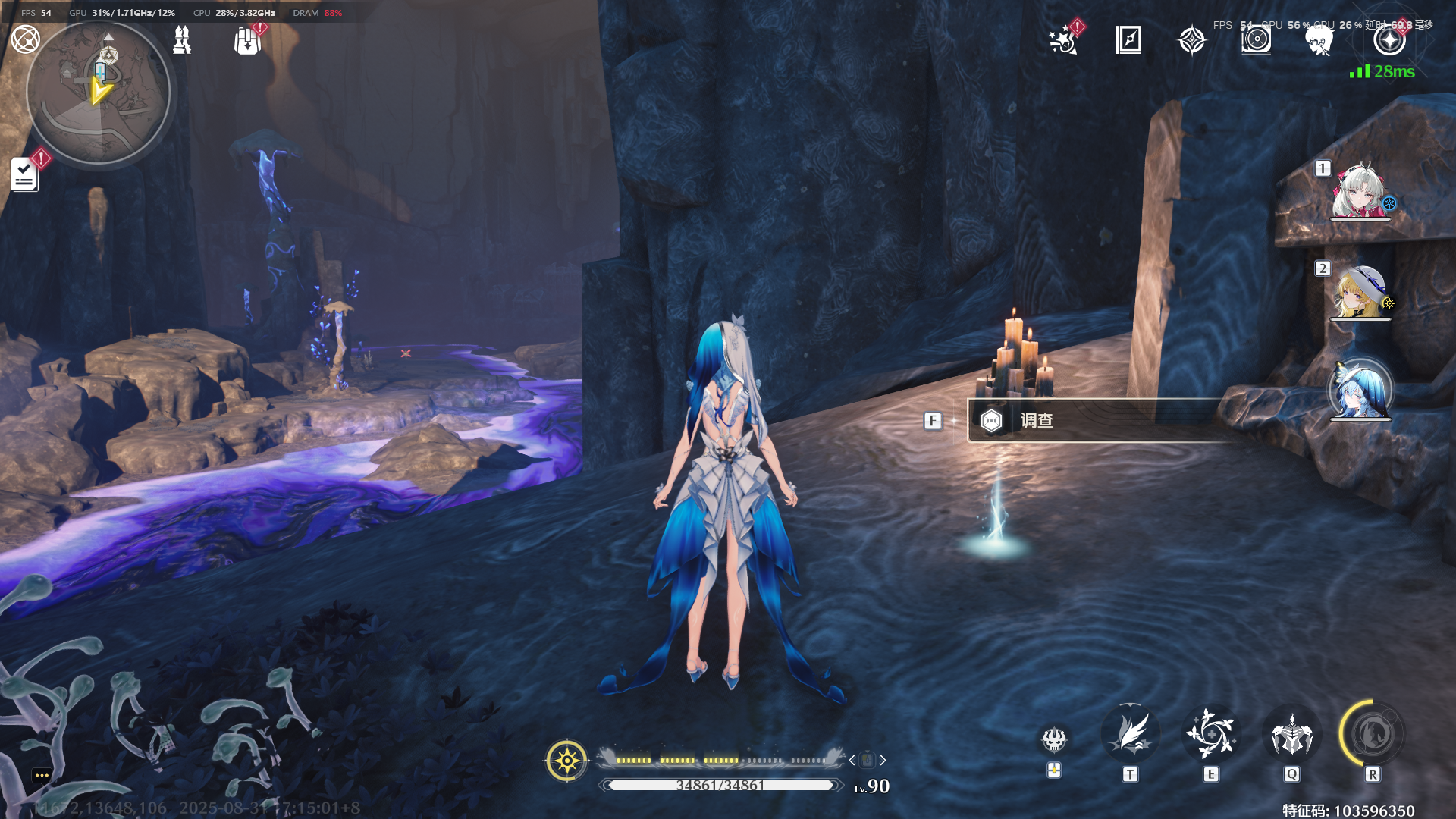Unleash the resonance liberation ultimate icon

tap(1372, 734)
